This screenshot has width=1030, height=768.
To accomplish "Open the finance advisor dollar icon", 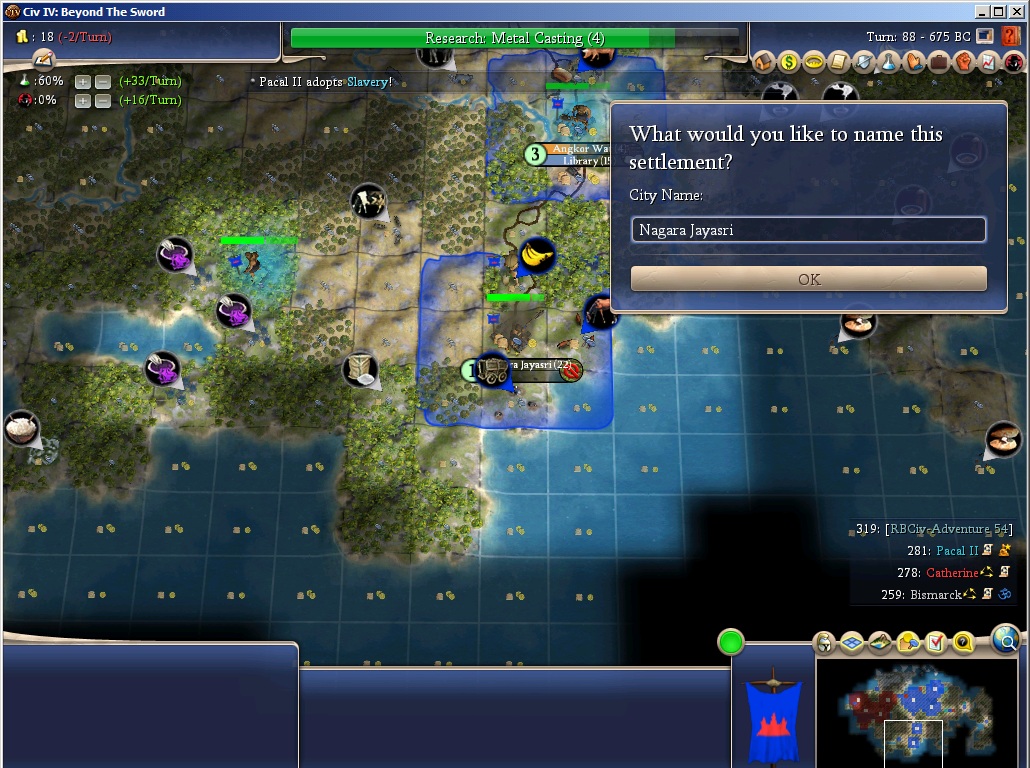I will pyautogui.click(x=789, y=62).
